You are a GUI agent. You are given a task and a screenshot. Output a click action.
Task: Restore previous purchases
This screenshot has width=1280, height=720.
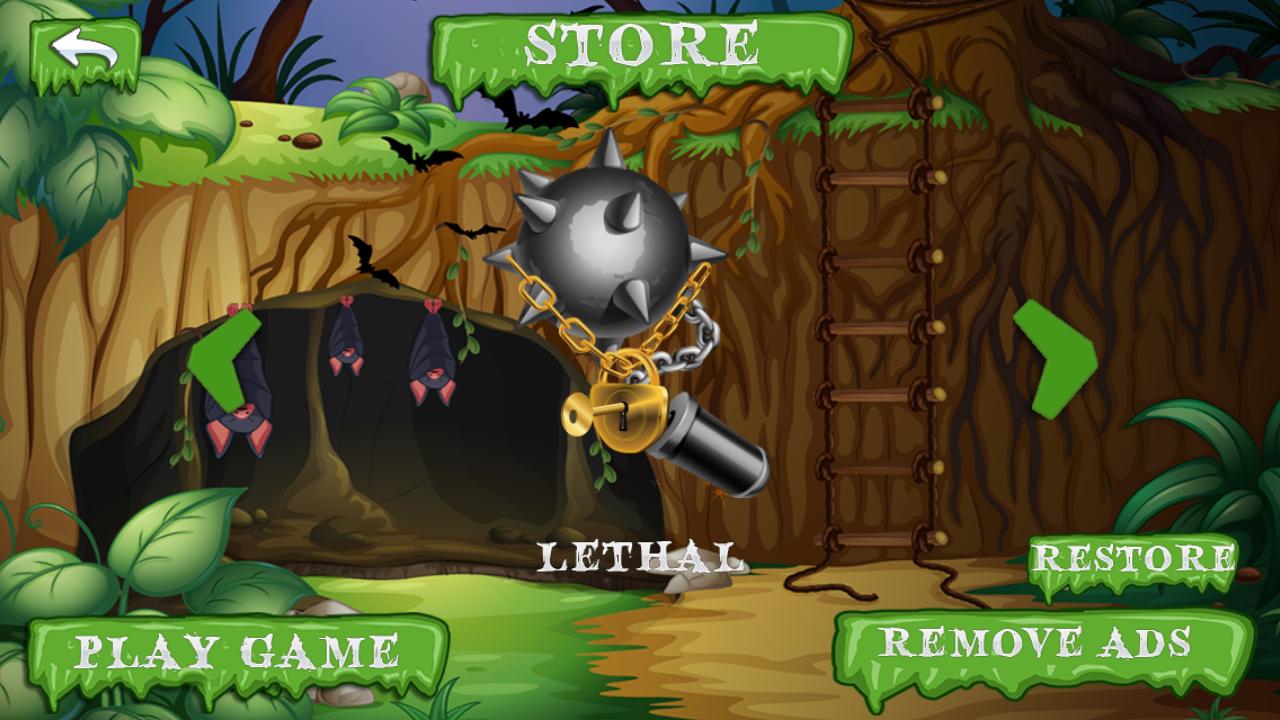pos(1133,559)
